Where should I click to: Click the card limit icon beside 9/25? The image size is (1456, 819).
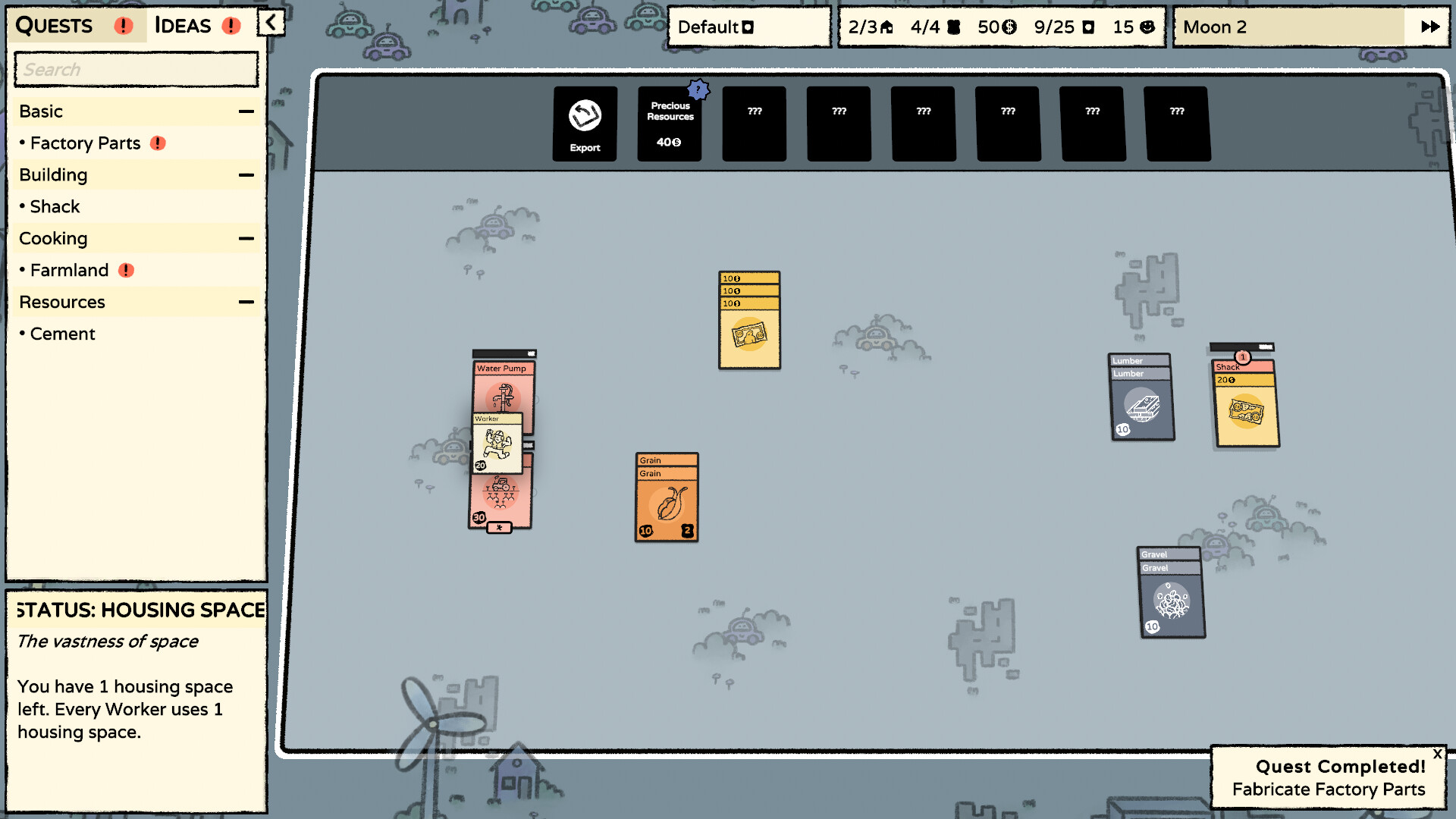[1090, 27]
